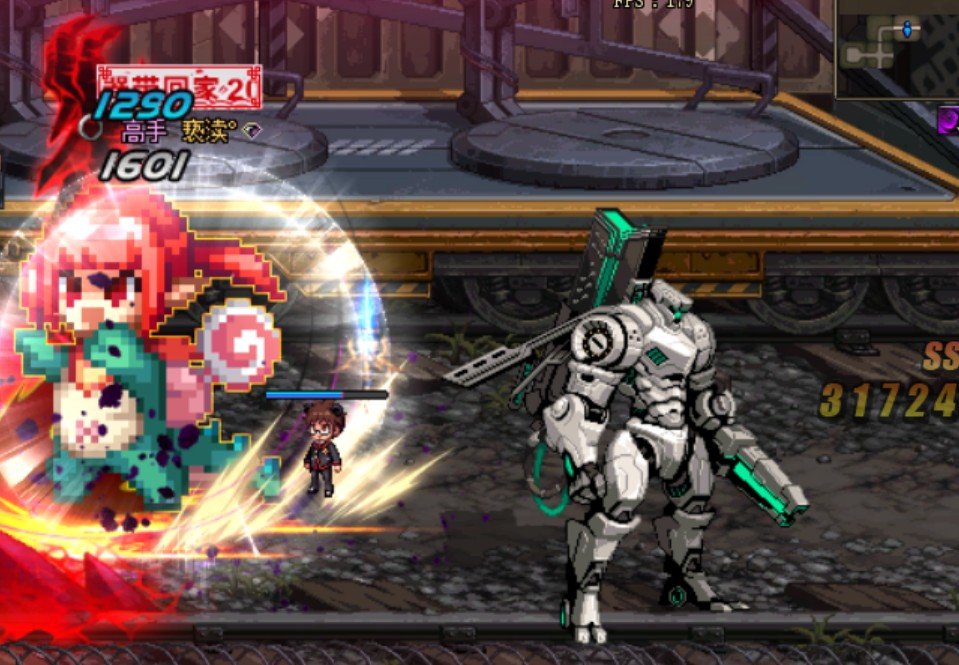The height and width of the screenshot is (665, 959).
Task: Click the blue player marker on the minimap
Action: pyautogui.click(x=907, y=30)
